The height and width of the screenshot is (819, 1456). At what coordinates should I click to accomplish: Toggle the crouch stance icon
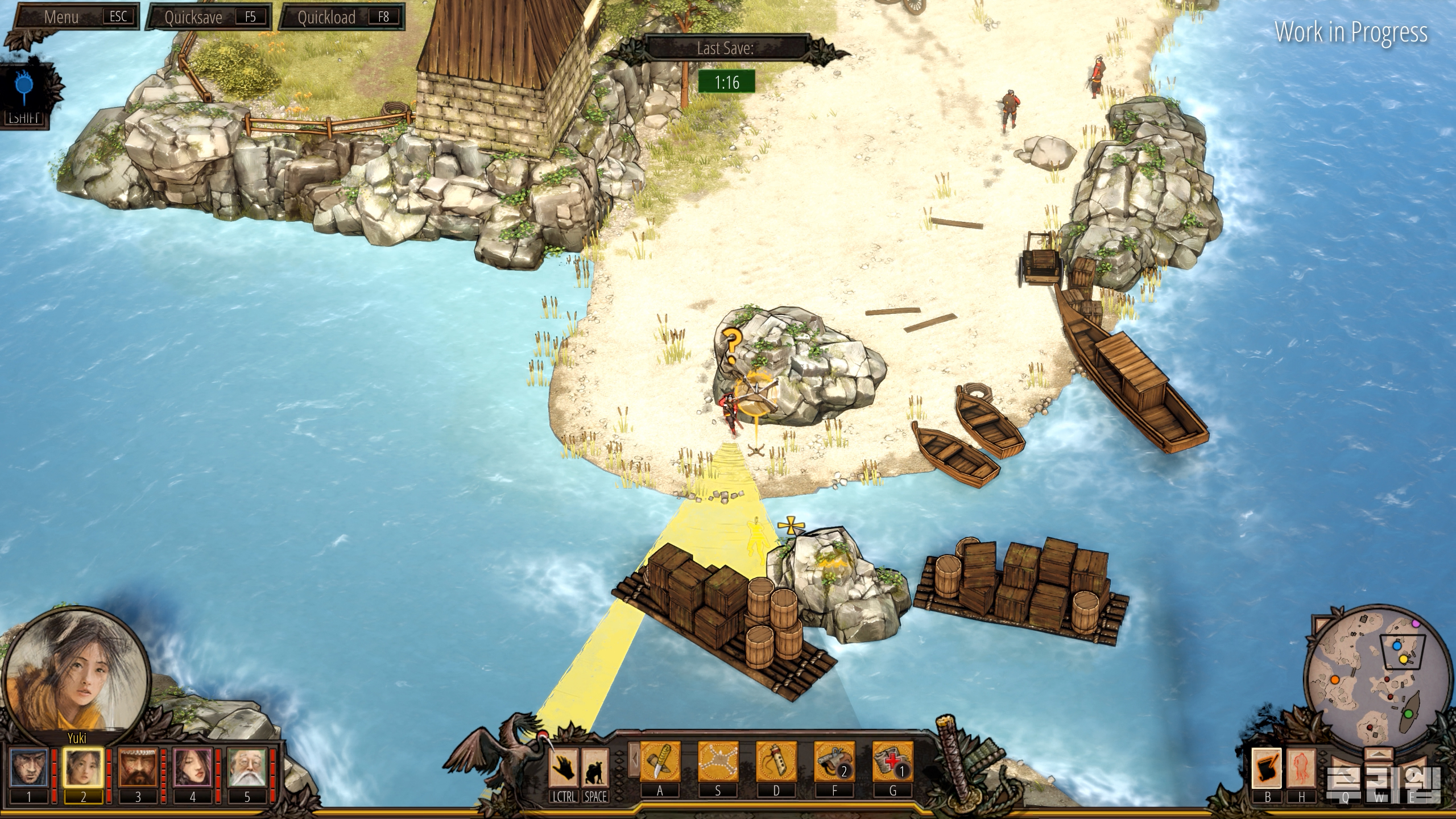click(x=595, y=766)
